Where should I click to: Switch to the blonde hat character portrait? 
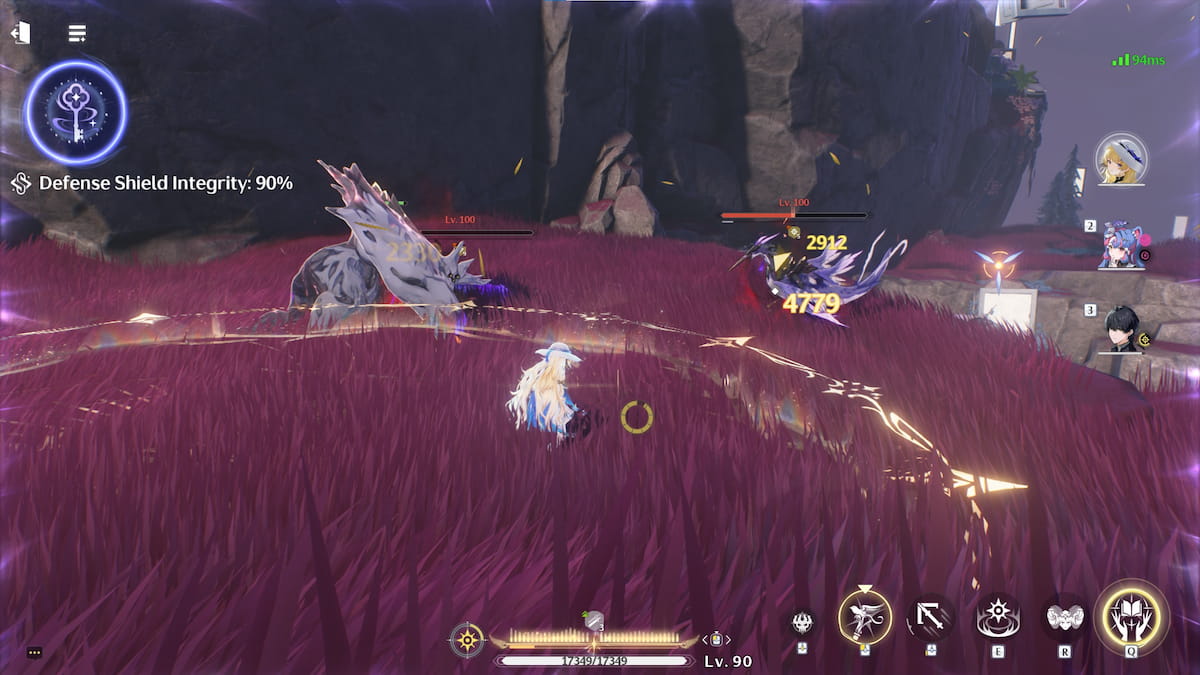coord(1121,158)
